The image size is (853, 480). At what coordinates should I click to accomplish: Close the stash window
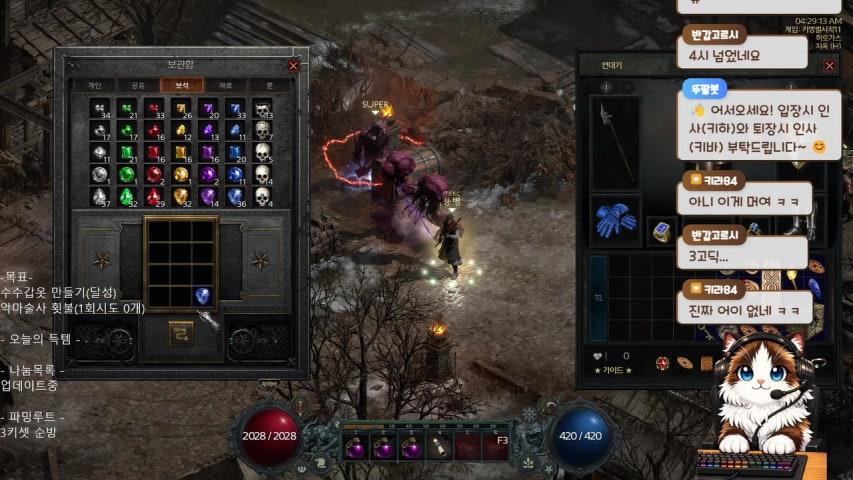click(x=293, y=66)
